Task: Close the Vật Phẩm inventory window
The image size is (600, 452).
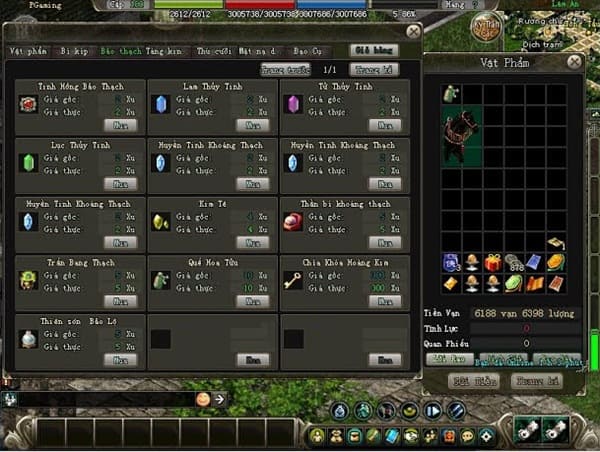Action: pos(573,62)
